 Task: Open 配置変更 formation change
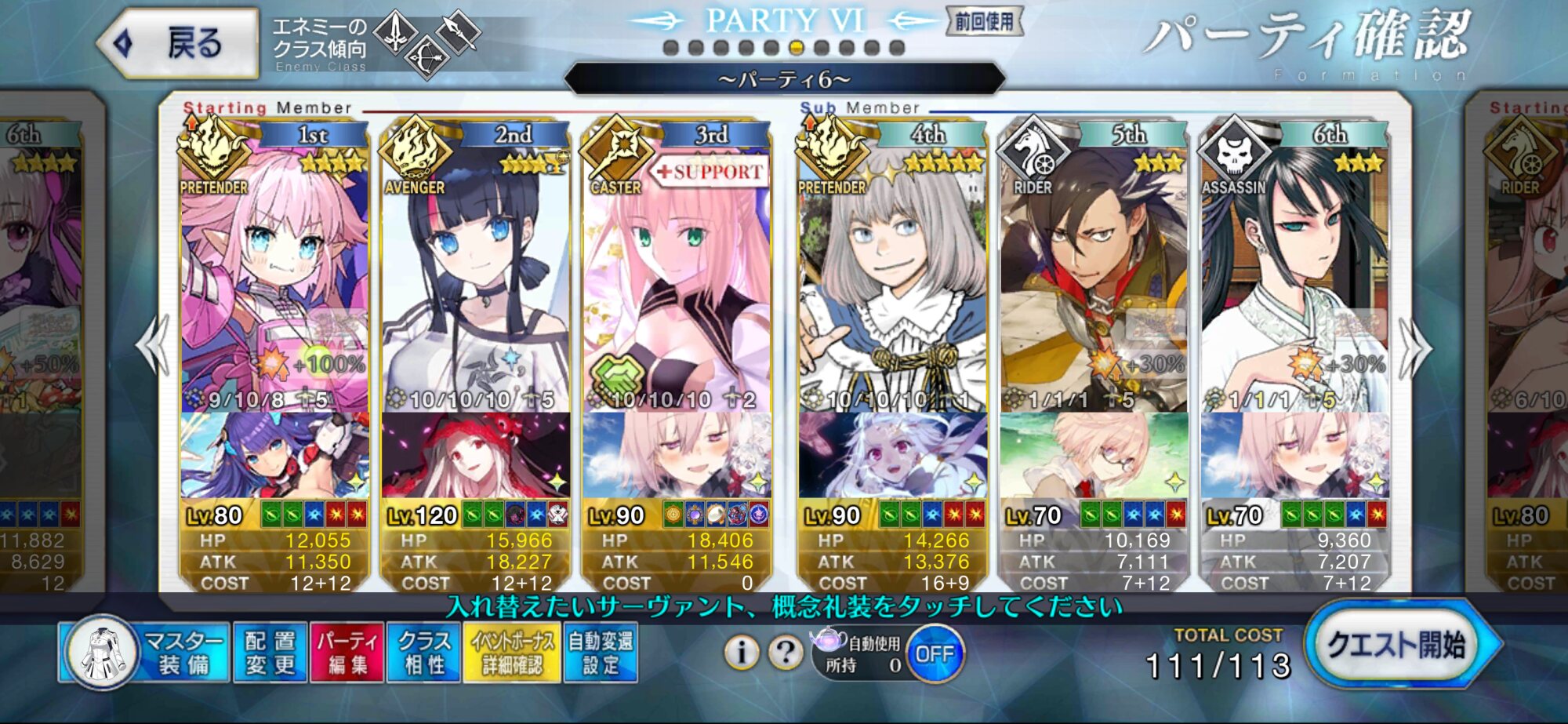(270, 652)
